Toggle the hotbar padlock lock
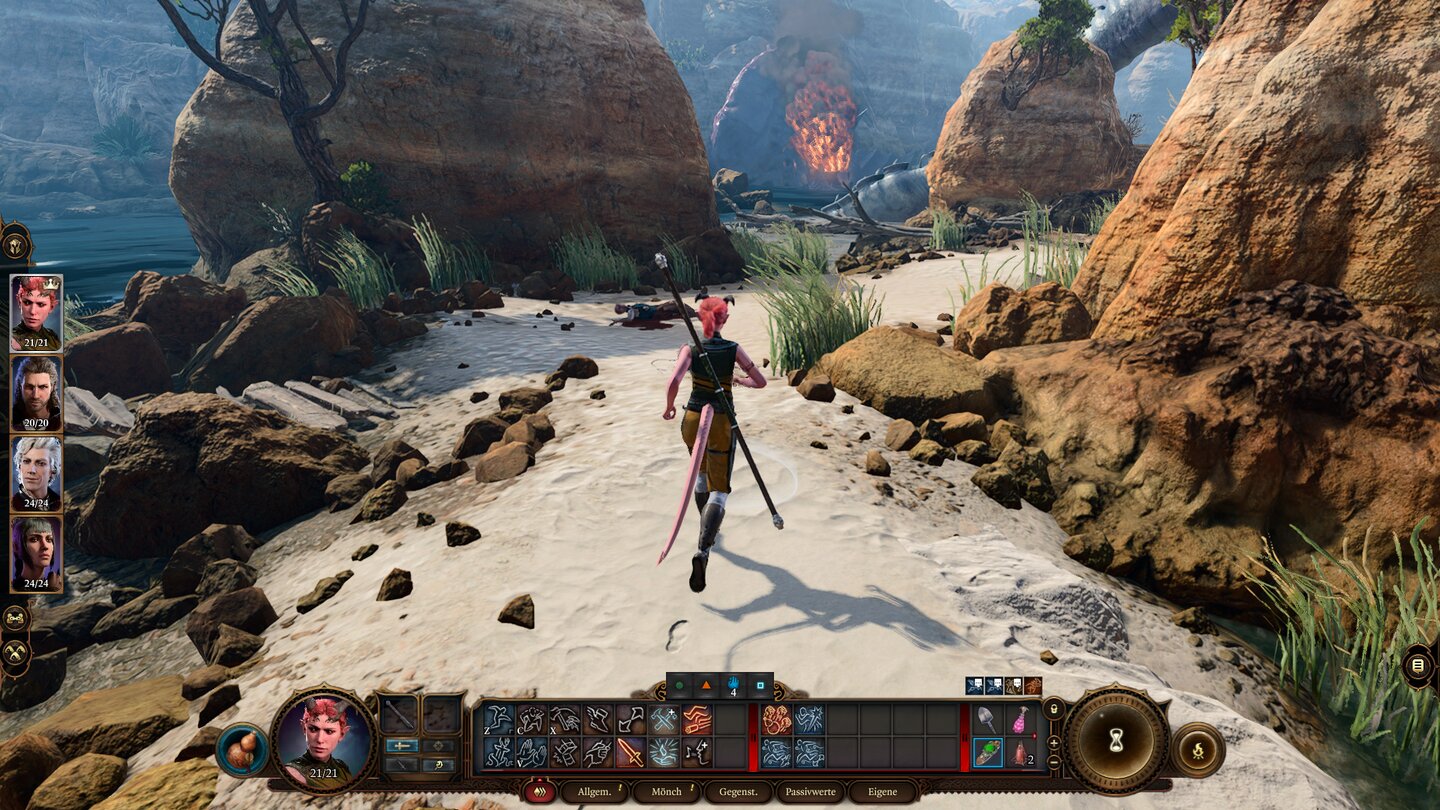This screenshot has width=1440, height=810. [x=1053, y=710]
